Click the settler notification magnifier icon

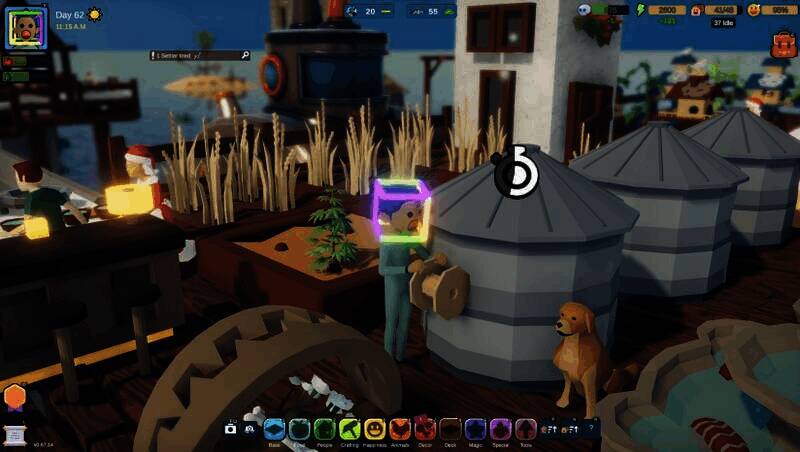(x=244, y=56)
